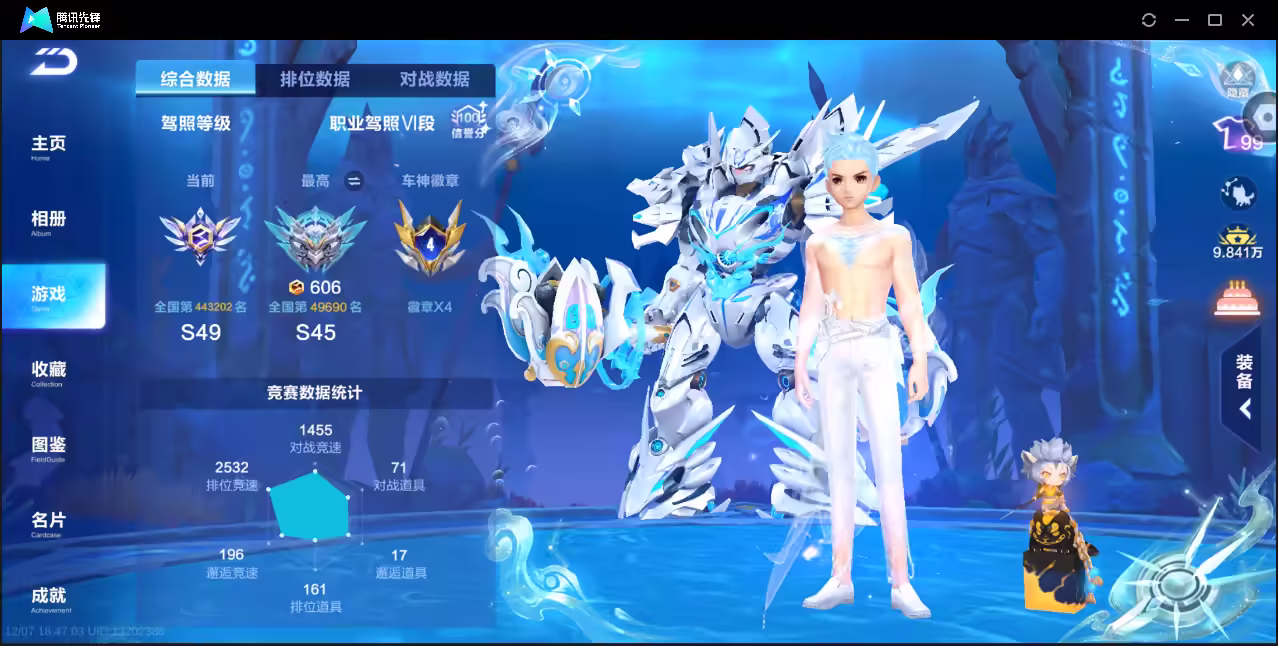Go to 主页 Home section

click(x=48, y=146)
